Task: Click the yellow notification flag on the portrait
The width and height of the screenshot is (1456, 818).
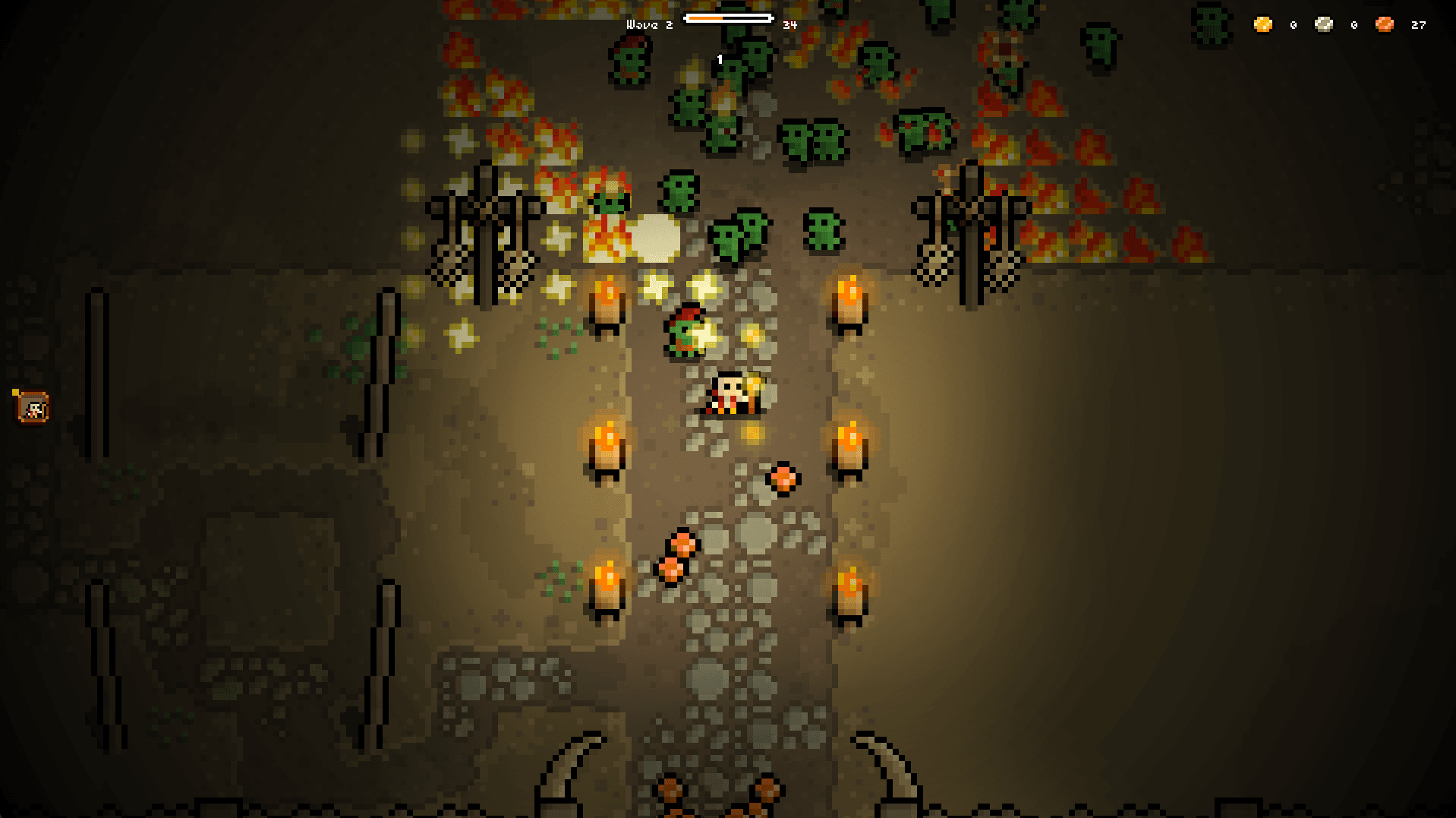Action: point(17,393)
